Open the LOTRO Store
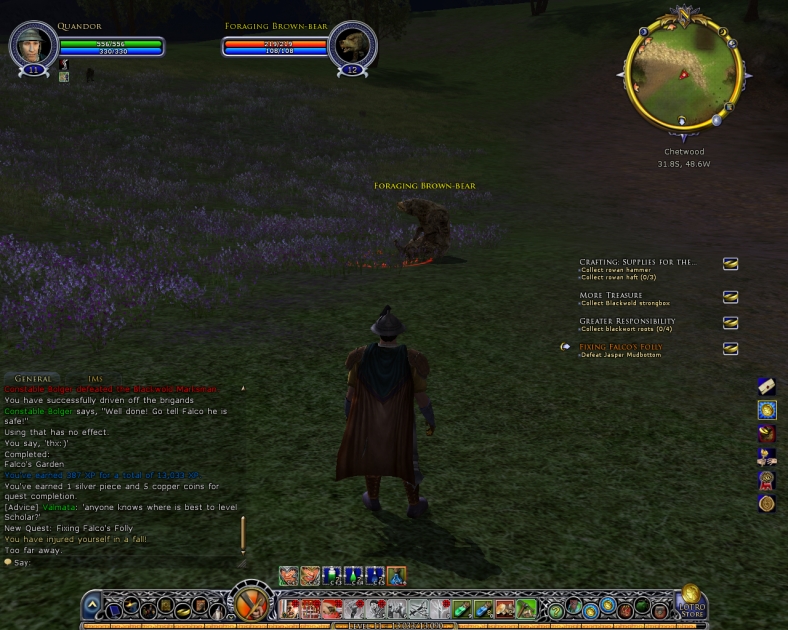The image size is (788, 630). click(691, 602)
